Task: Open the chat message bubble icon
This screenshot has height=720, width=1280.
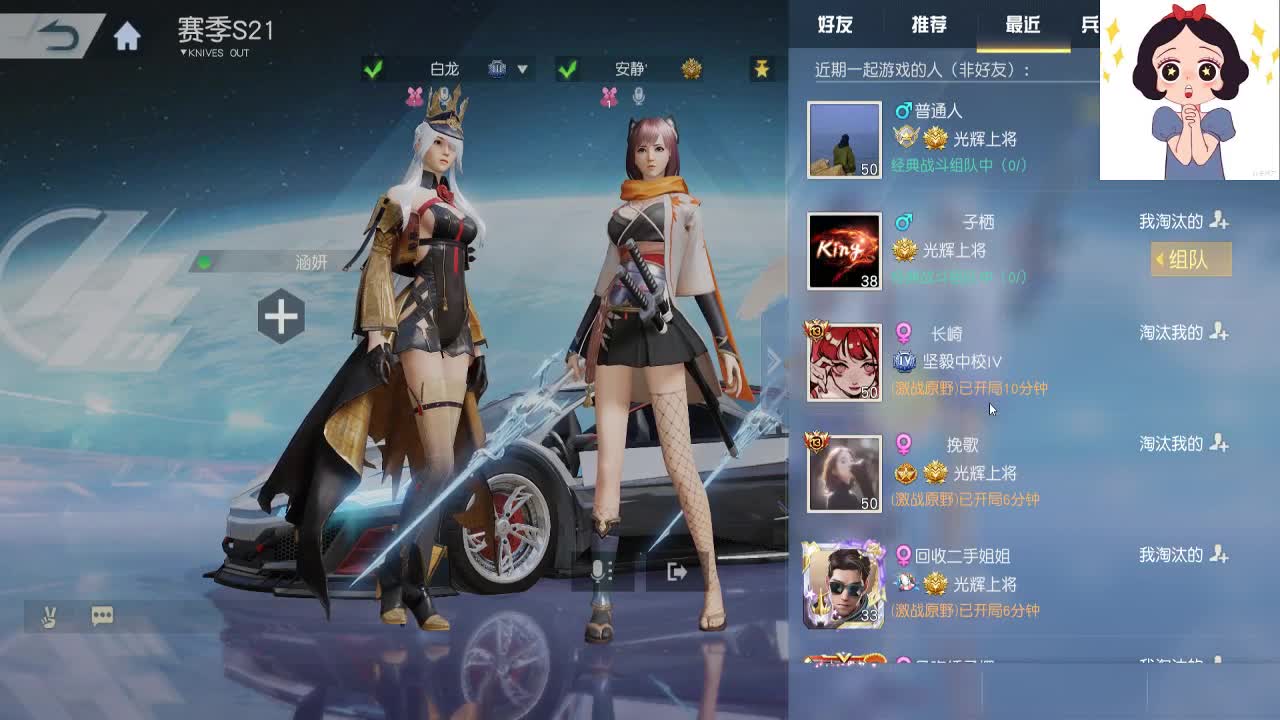Action: point(103,616)
